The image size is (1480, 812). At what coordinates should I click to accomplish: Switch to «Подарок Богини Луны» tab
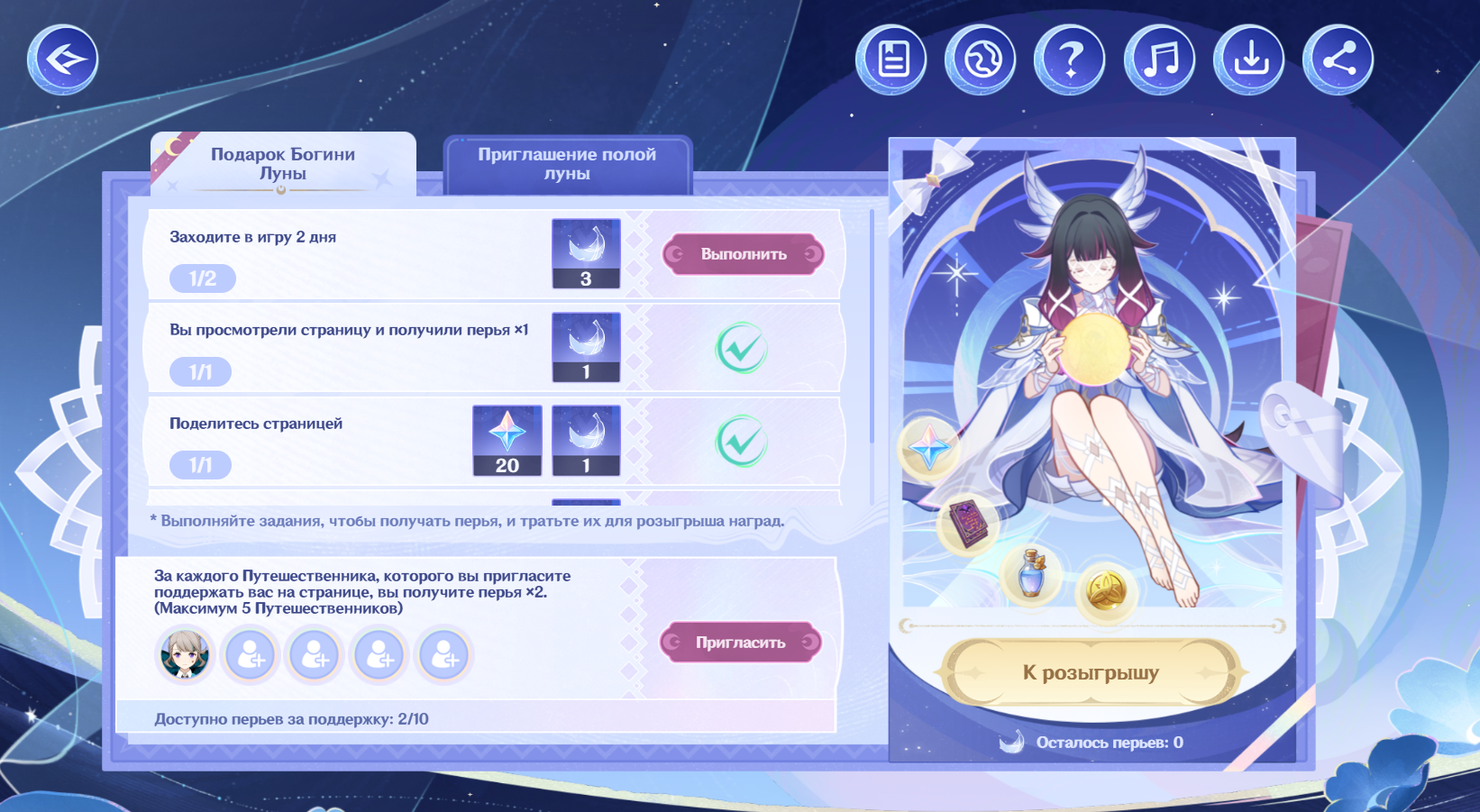283,164
